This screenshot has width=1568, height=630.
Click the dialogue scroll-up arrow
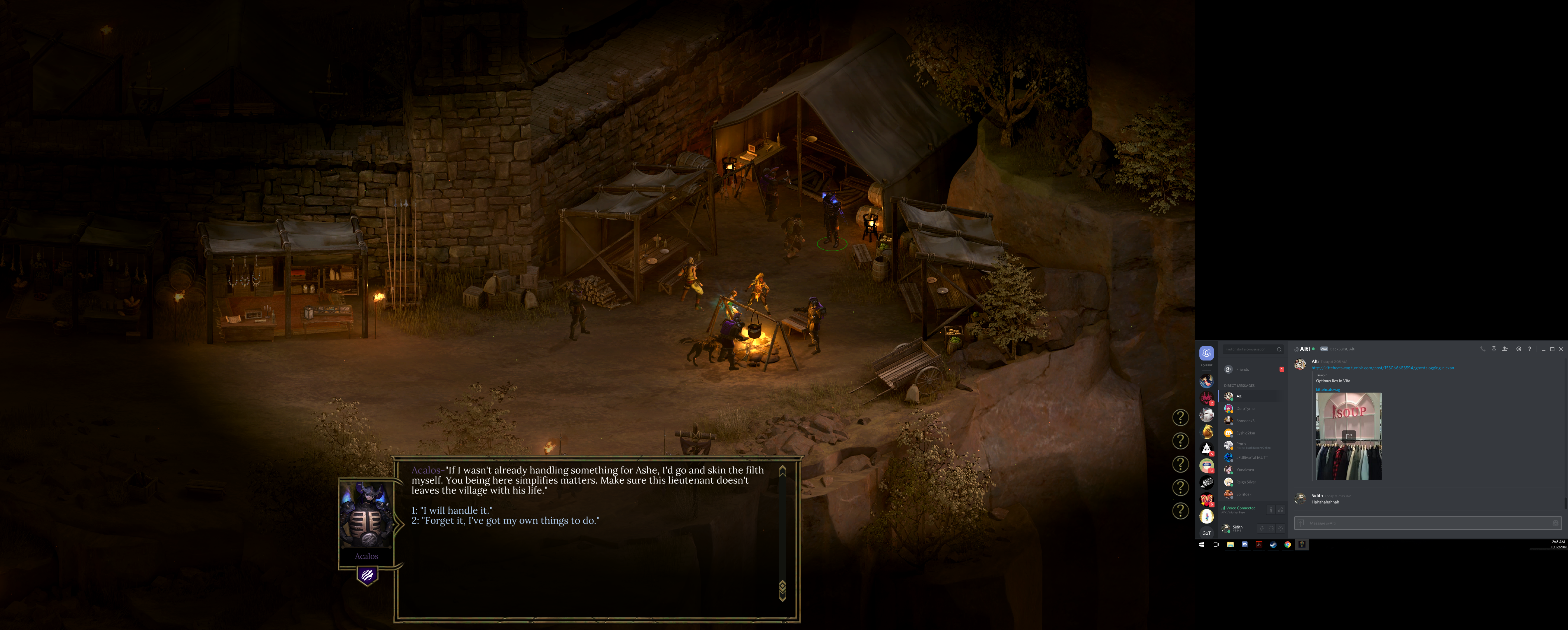click(783, 470)
